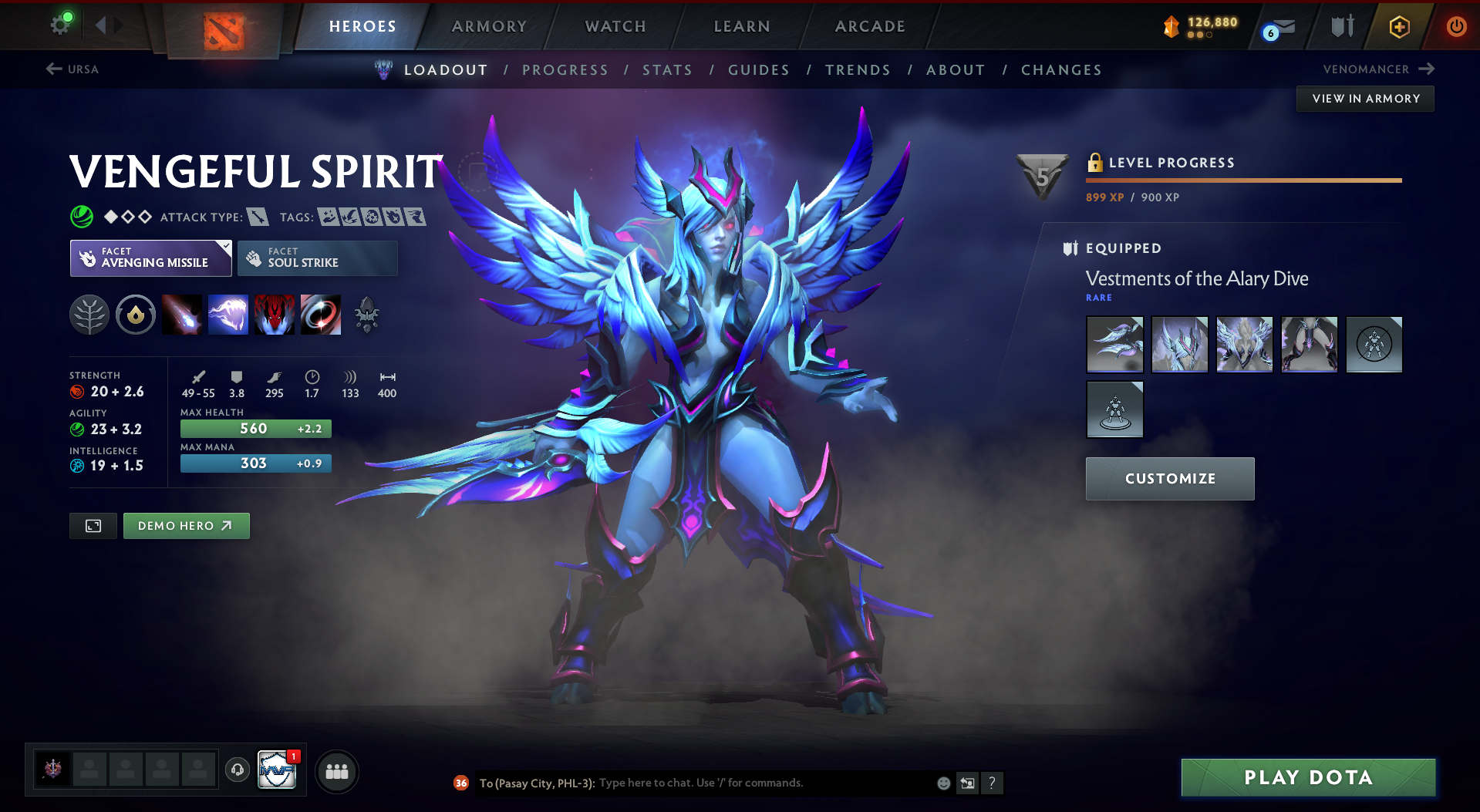Open the Trends page
The width and height of the screenshot is (1480, 812).
tap(858, 70)
